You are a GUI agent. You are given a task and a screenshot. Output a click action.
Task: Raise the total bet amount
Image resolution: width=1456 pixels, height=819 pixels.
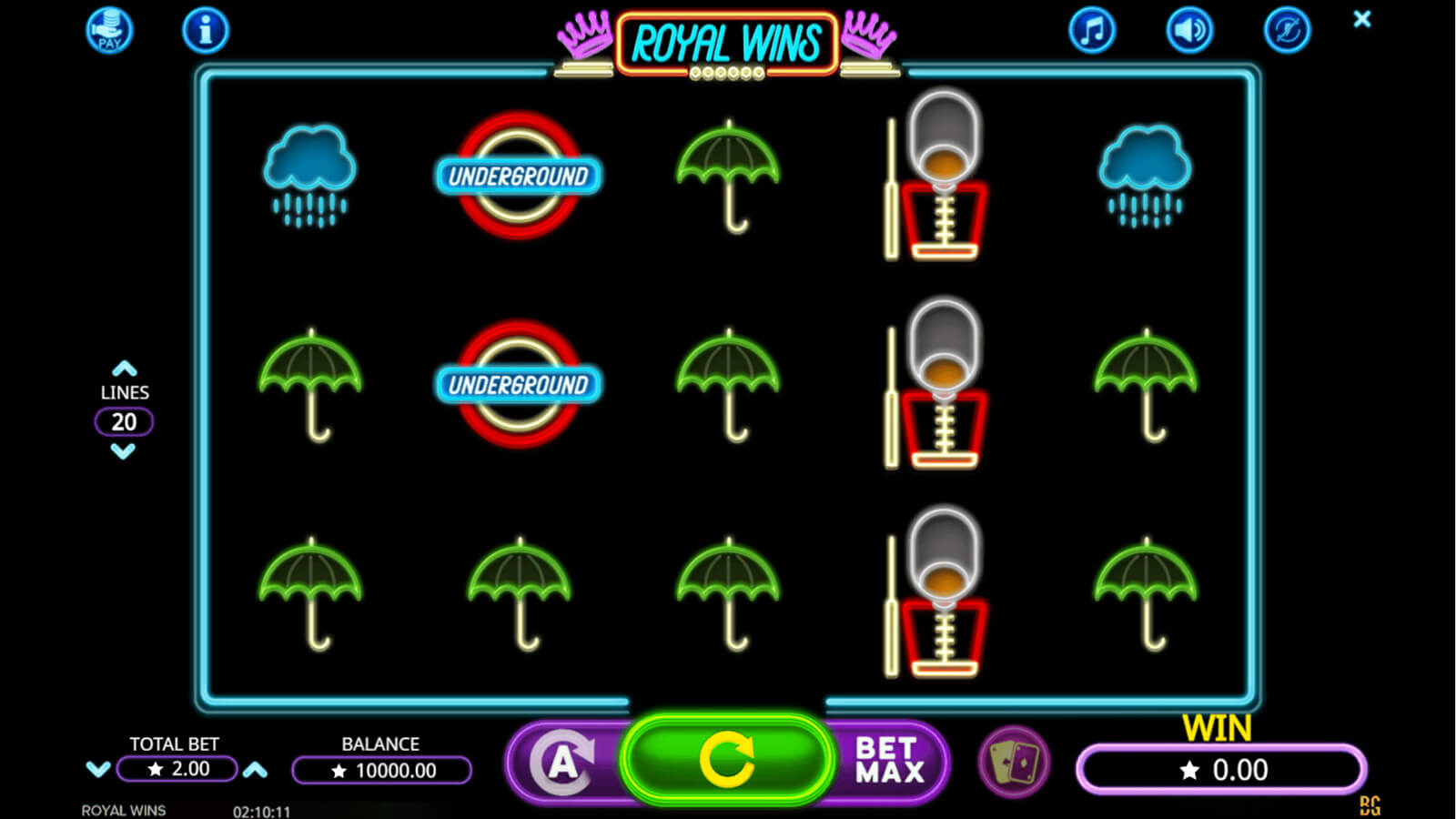point(256,770)
